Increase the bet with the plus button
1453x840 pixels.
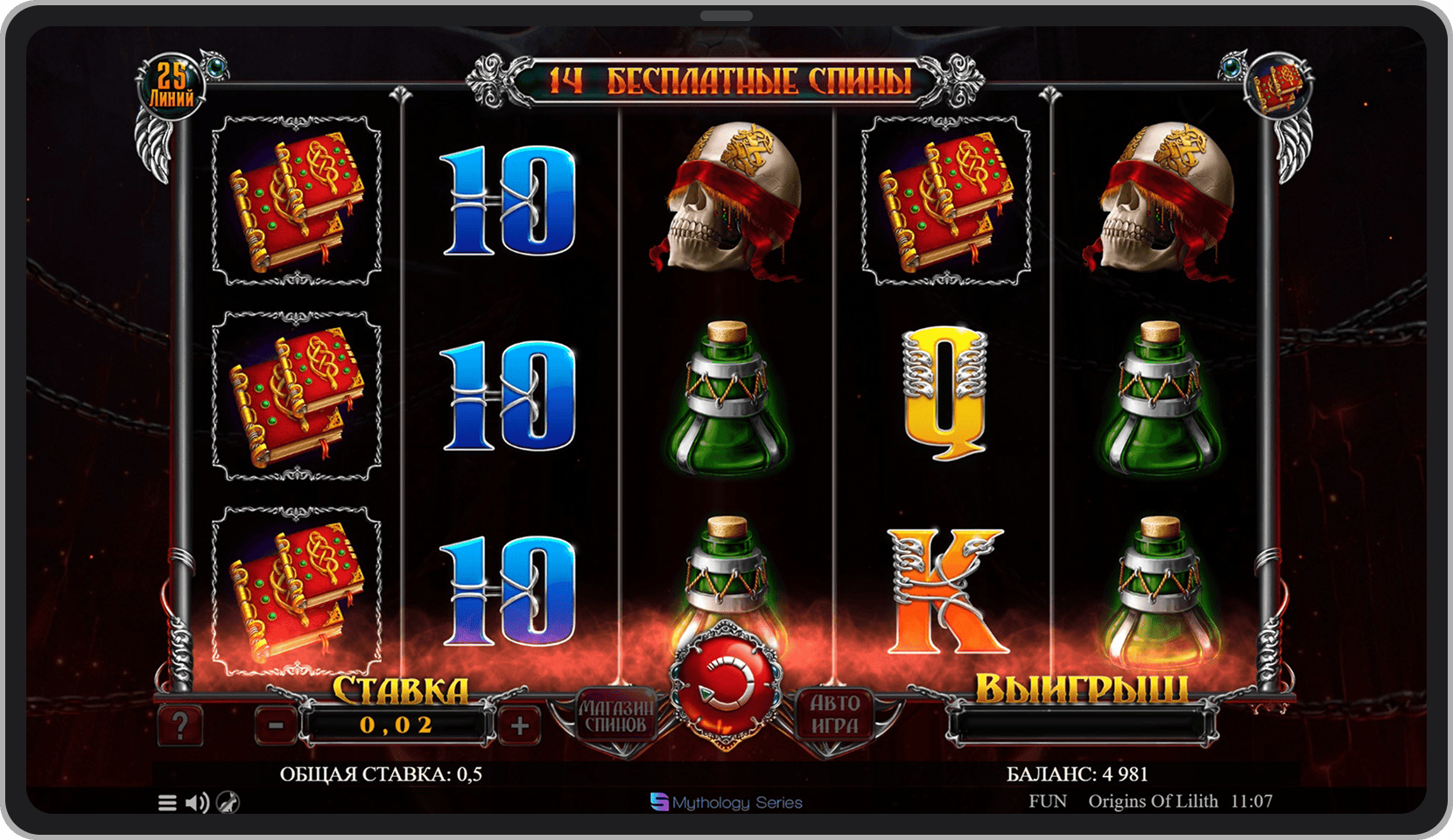pos(519,725)
